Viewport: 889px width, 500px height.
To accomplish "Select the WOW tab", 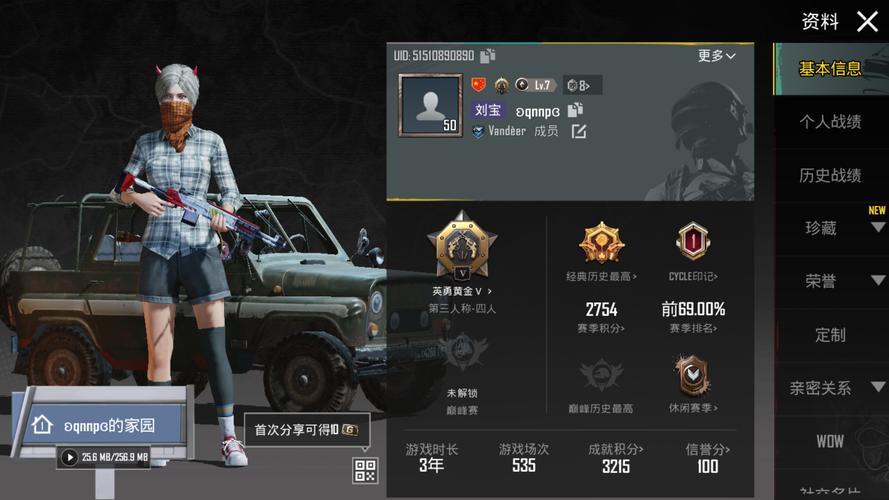I will click(x=830, y=441).
